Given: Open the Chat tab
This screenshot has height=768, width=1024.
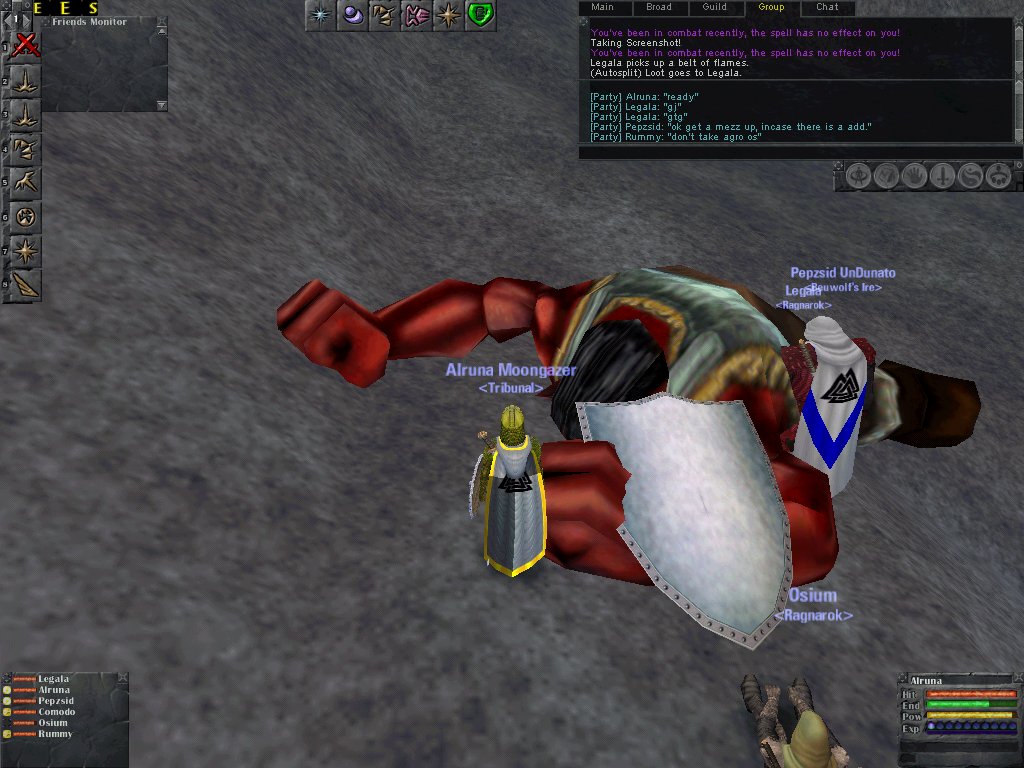Looking at the screenshot, I should pyautogui.click(x=827, y=7).
